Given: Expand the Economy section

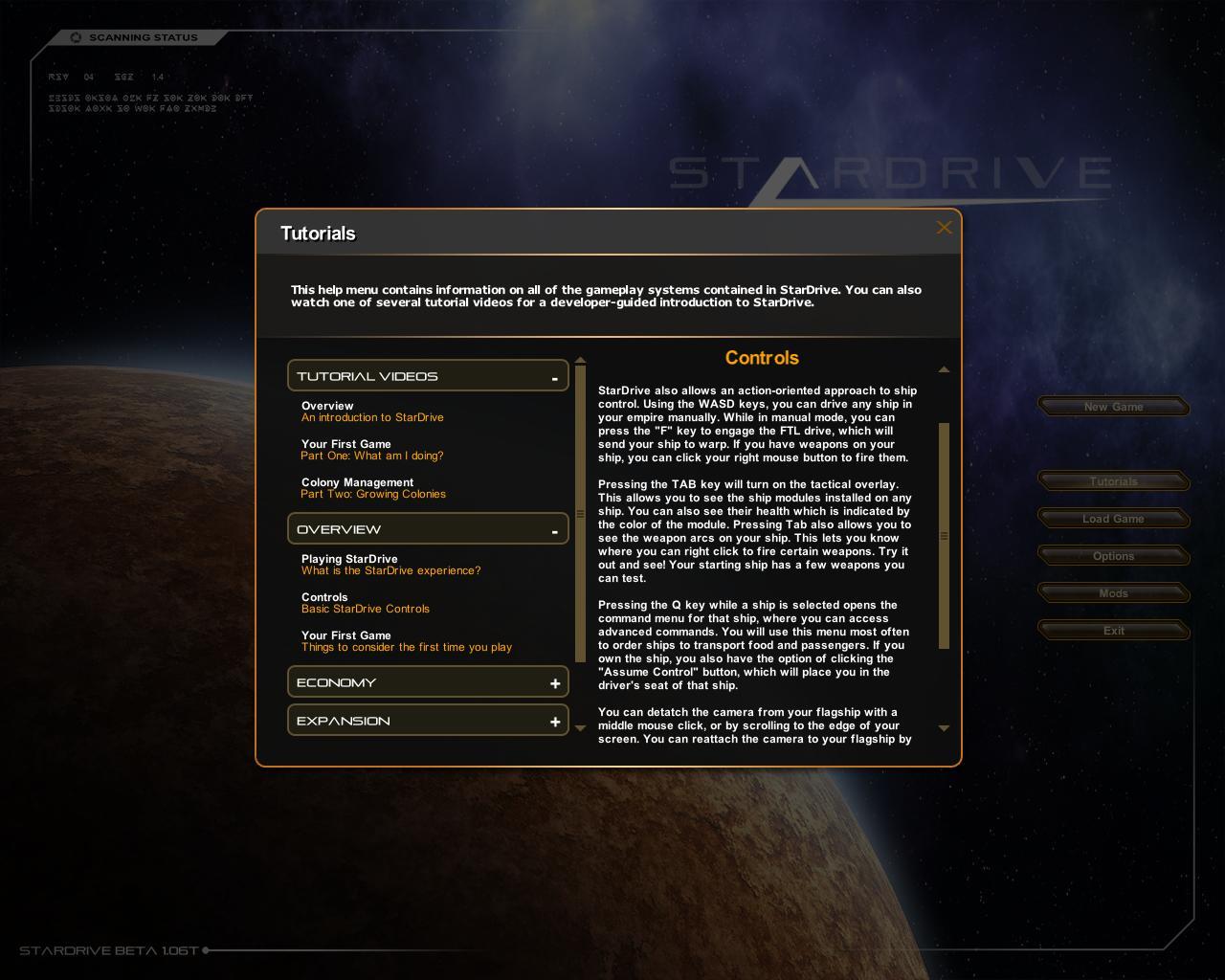Looking at the screenshot, I should (x=554, y=683).
